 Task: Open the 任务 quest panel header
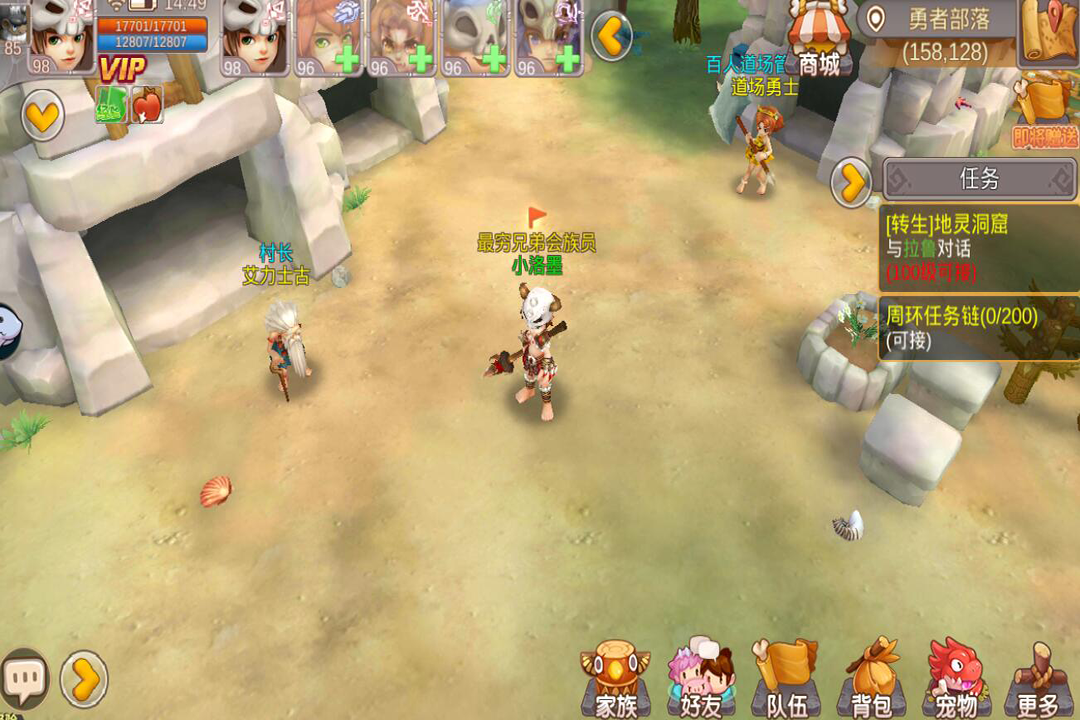[x=979, y=179]
